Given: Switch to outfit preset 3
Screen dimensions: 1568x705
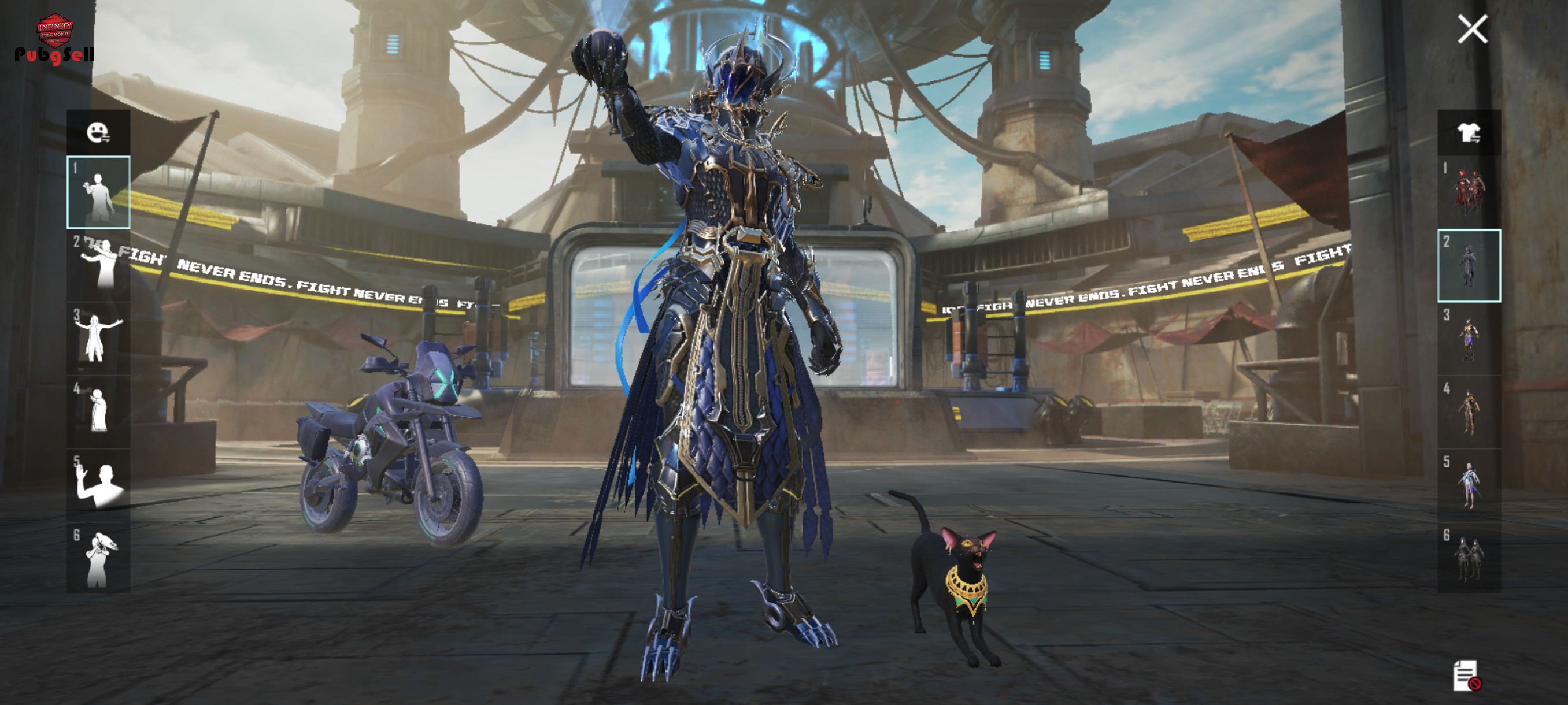Looking at the screenshot, I should coord(1468,338).
